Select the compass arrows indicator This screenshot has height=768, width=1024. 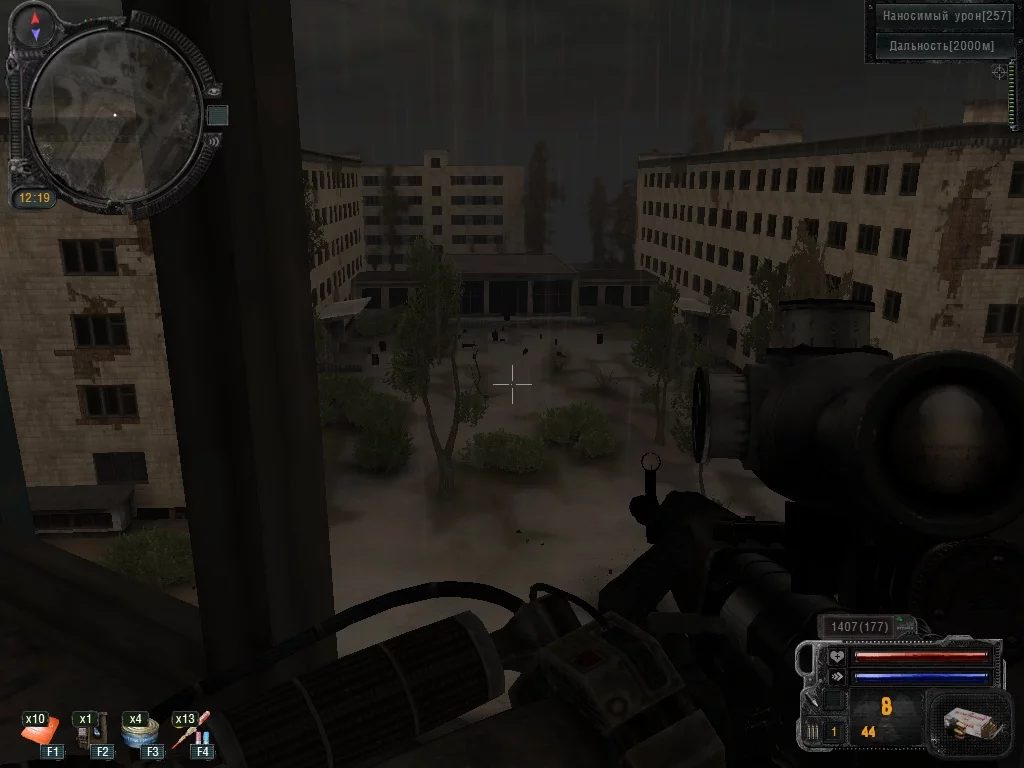36,26
